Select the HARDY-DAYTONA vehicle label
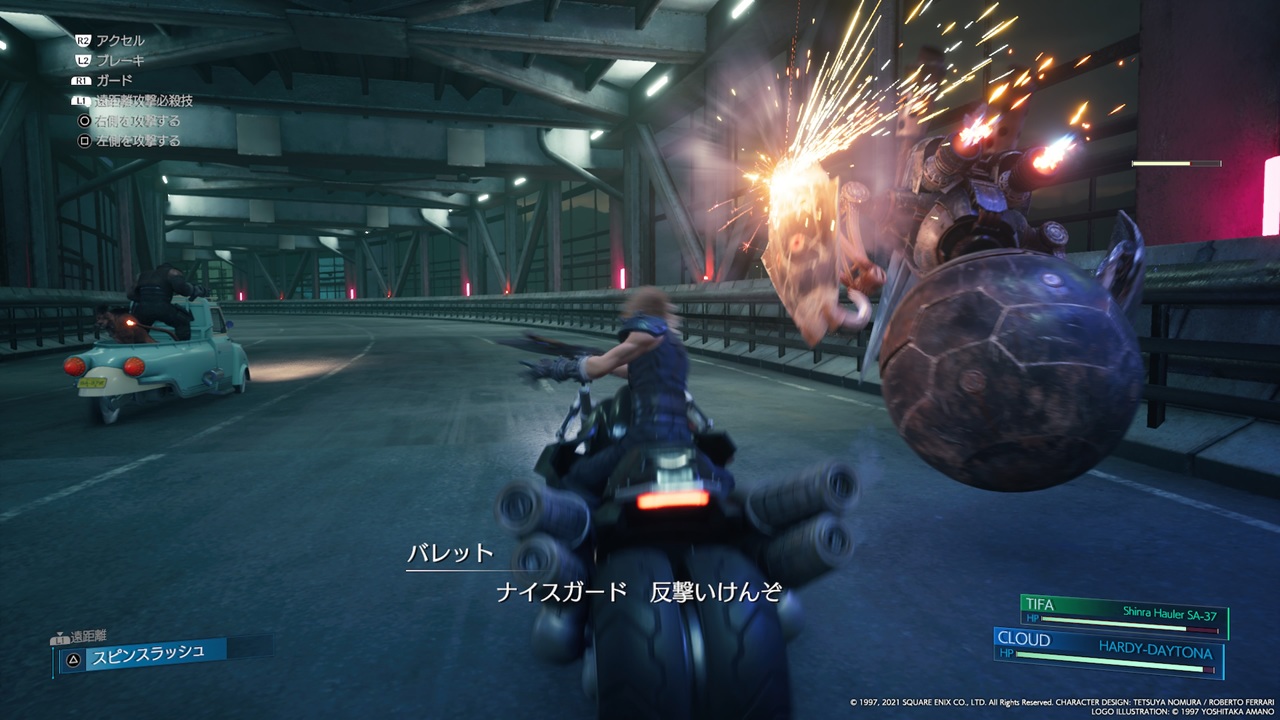 point(1155,650)
